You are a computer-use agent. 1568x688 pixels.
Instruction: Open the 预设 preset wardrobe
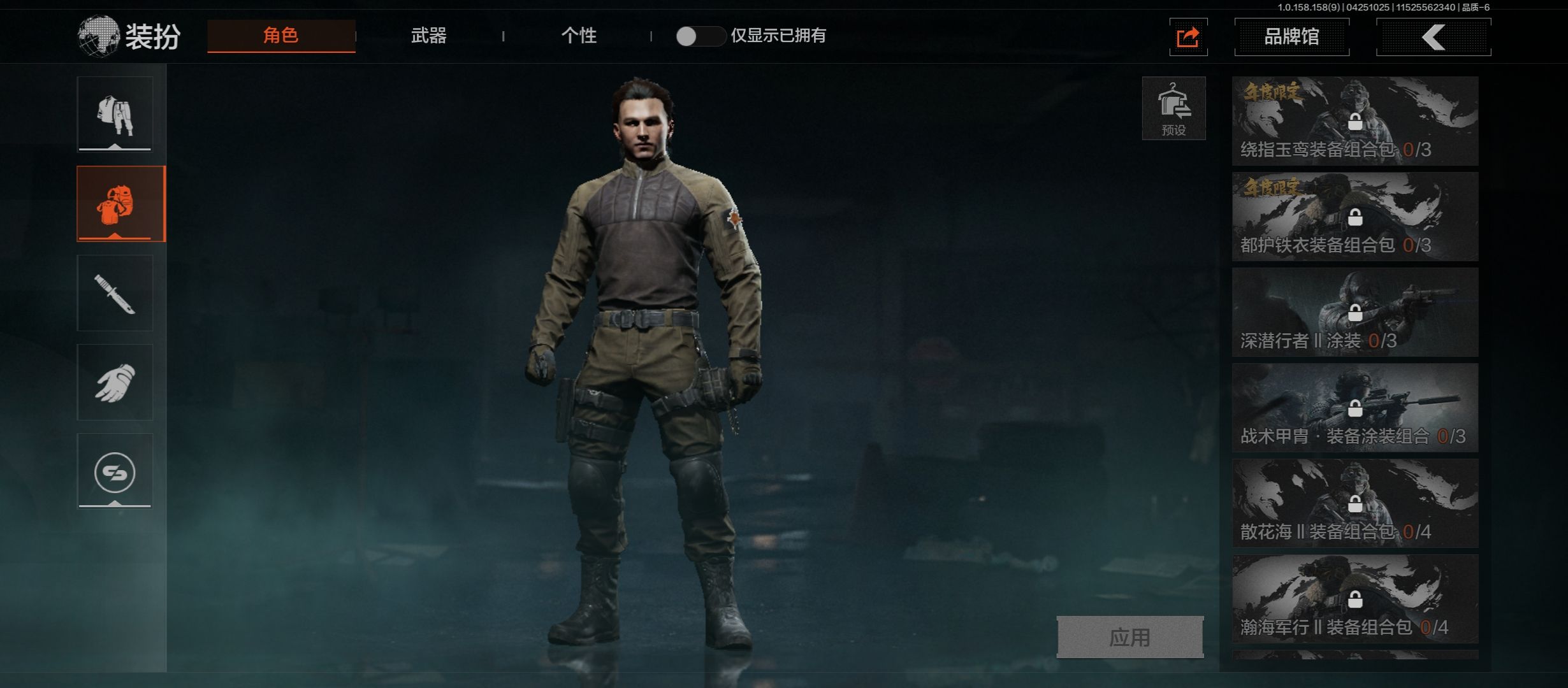click(1173, 108)
